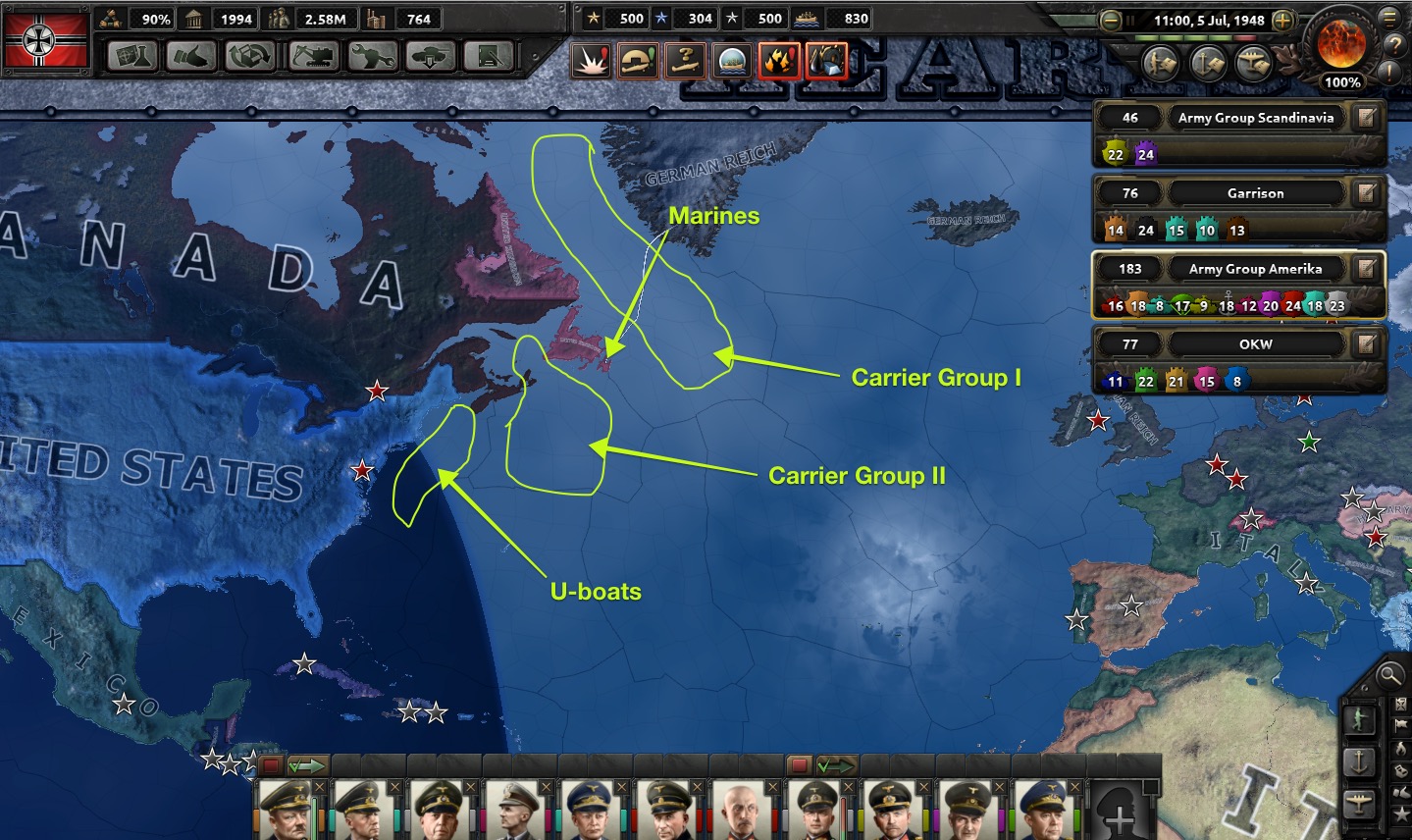Select the OKW army group
This screenshot has width=1412, height=840.
(1255, 344)
